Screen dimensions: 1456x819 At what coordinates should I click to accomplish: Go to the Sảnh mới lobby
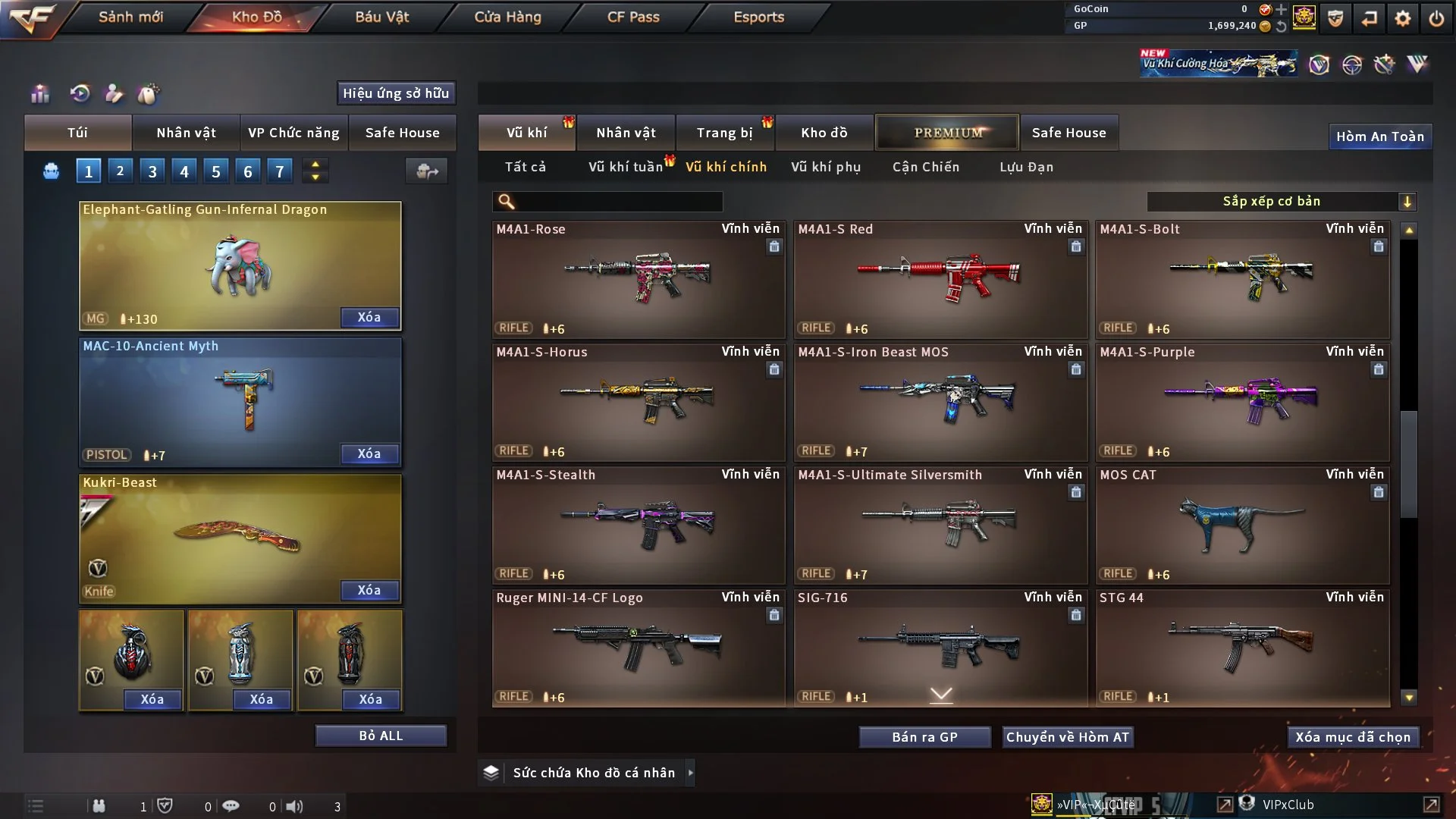pyautogui.click(x=130, y=17)
